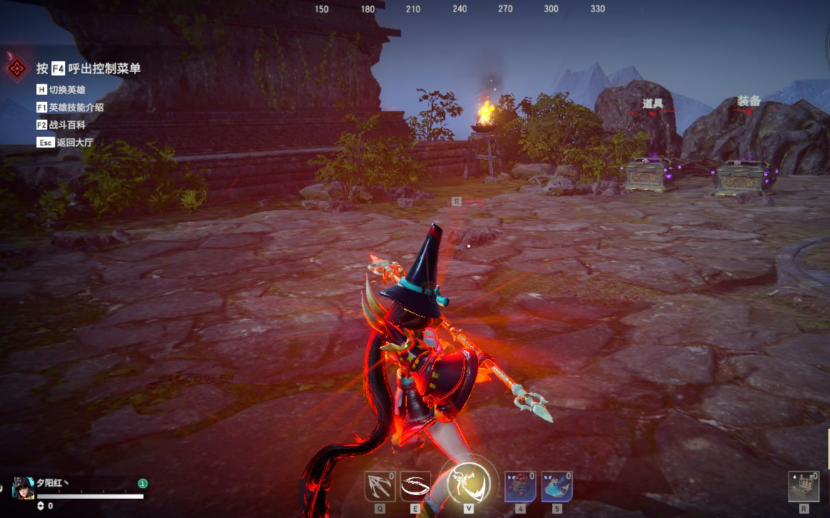Open 英雄技能介绍 hero skill introduction

(75, 107)
